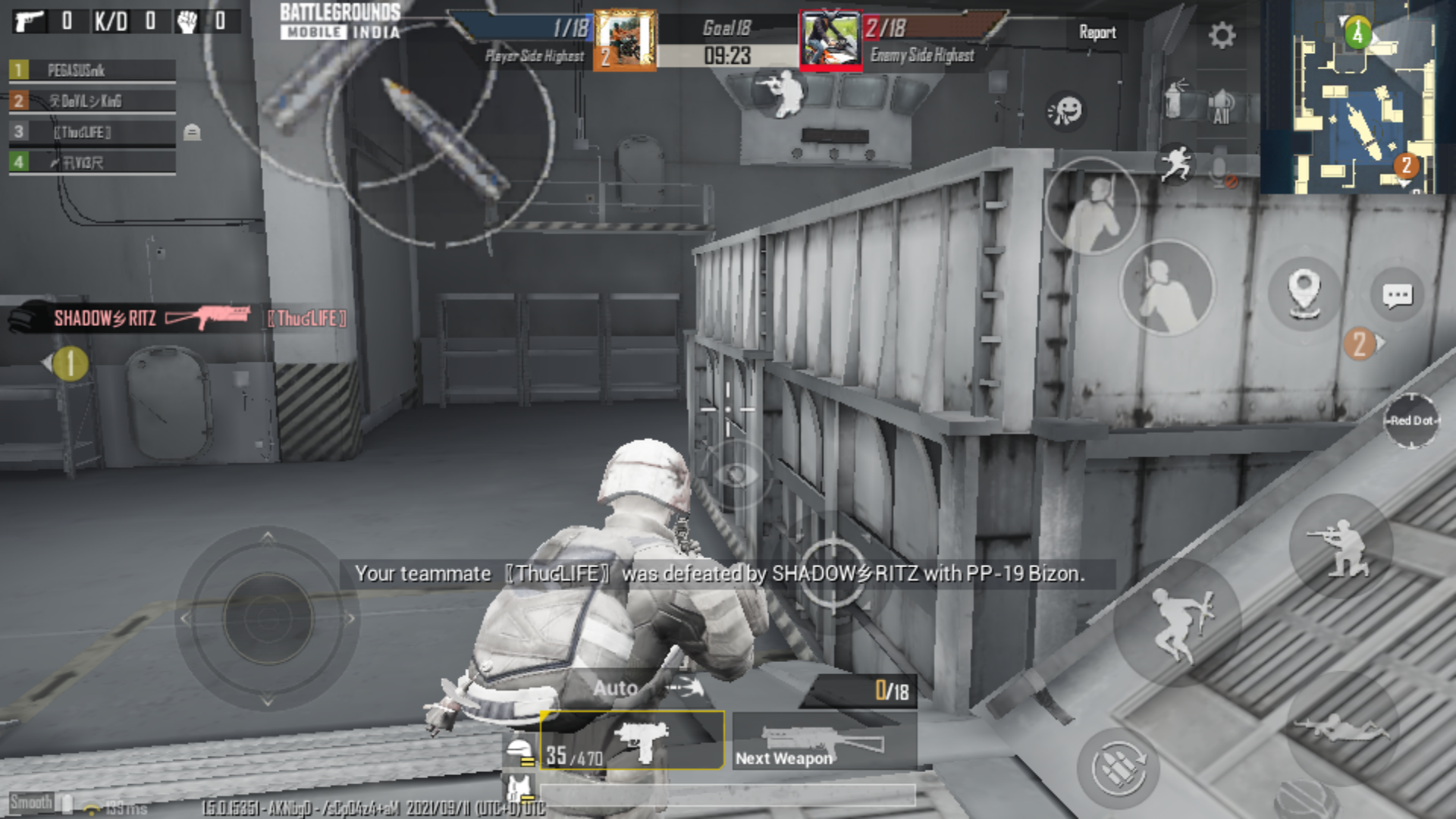1456x819 pixels.
Task: Tap the sprint running figure icon
Action: pos(1176,164)
